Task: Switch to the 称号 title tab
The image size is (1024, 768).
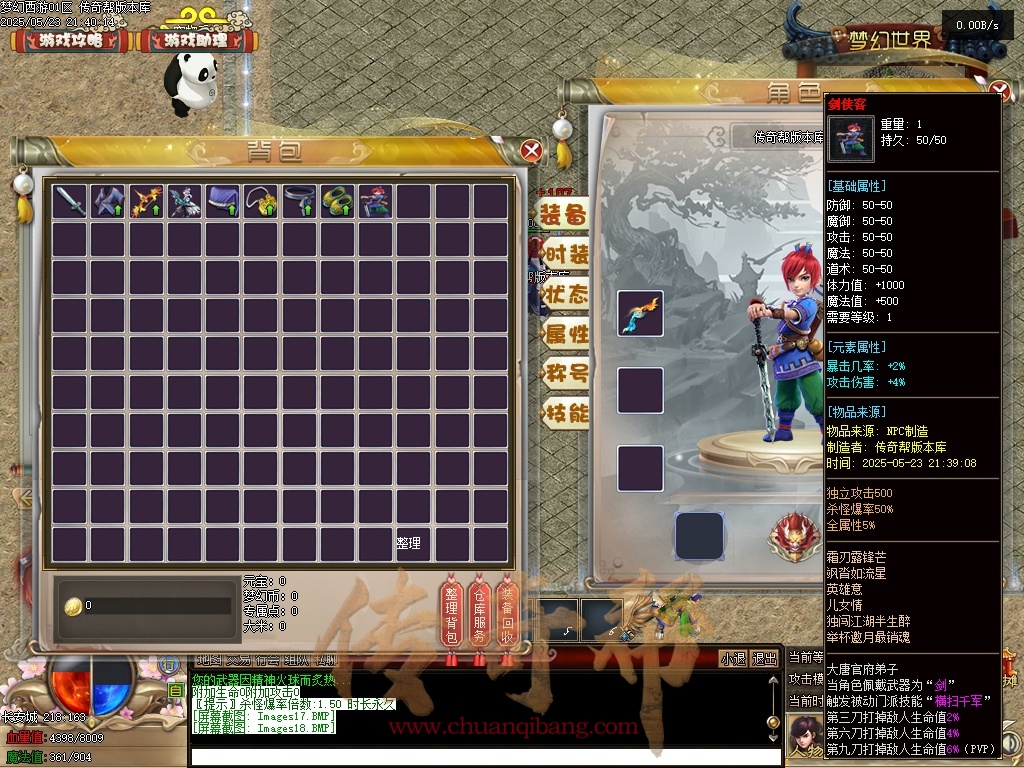Action: click(x=564, y=374)
